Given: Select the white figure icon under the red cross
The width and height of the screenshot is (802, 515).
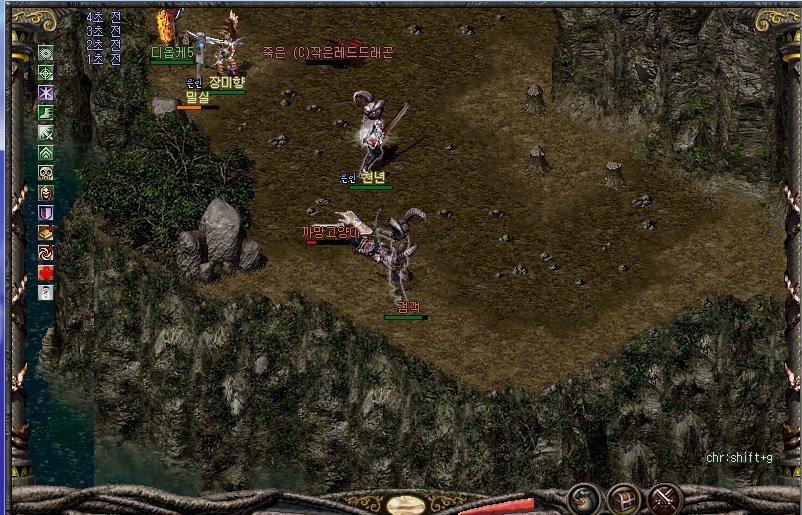Looking at the screenshot, I should pos(46,292).
